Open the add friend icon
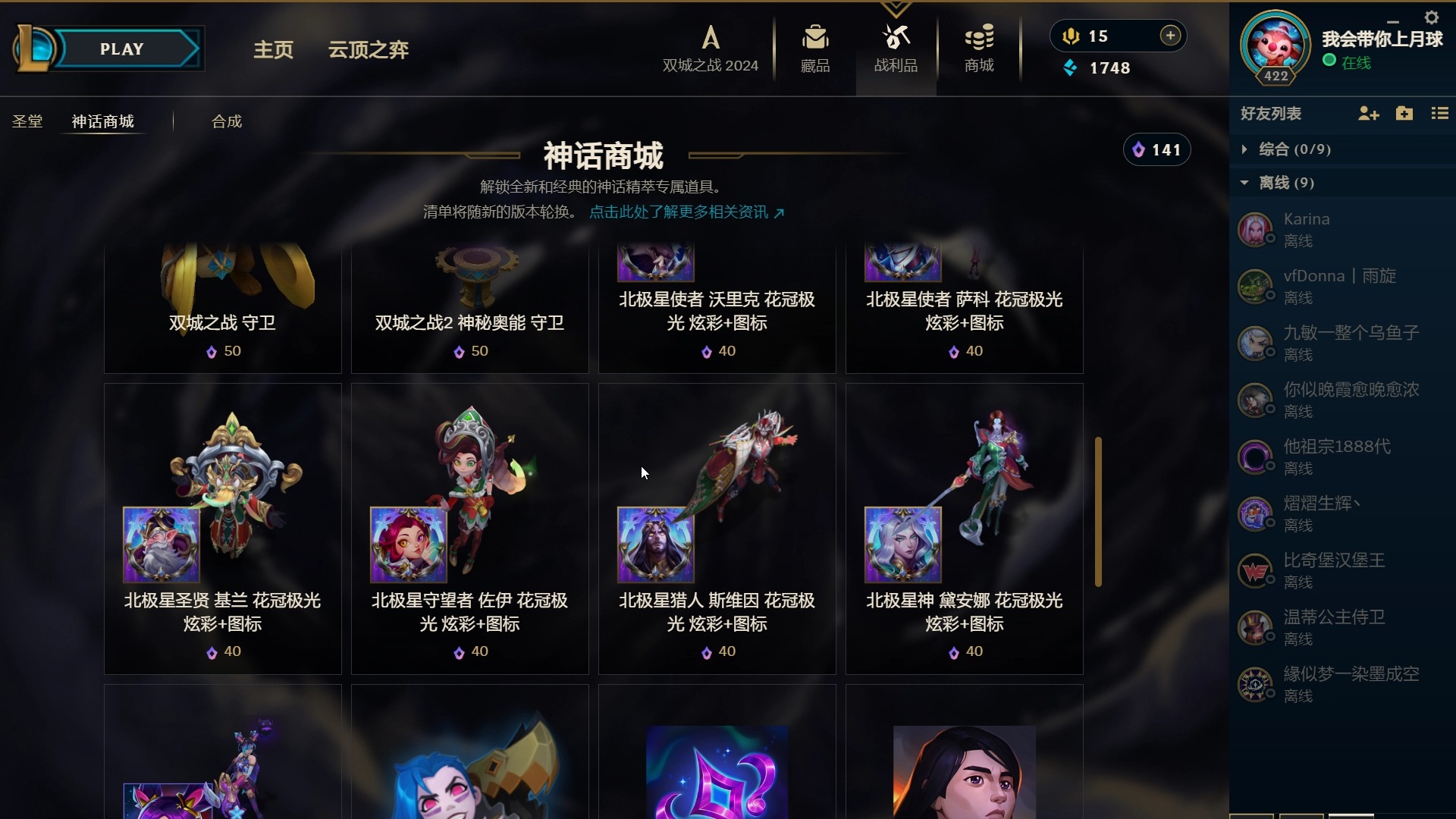Image resolution: width=1456 pixels, height=819 pixels. click(x=1368, y=114)
